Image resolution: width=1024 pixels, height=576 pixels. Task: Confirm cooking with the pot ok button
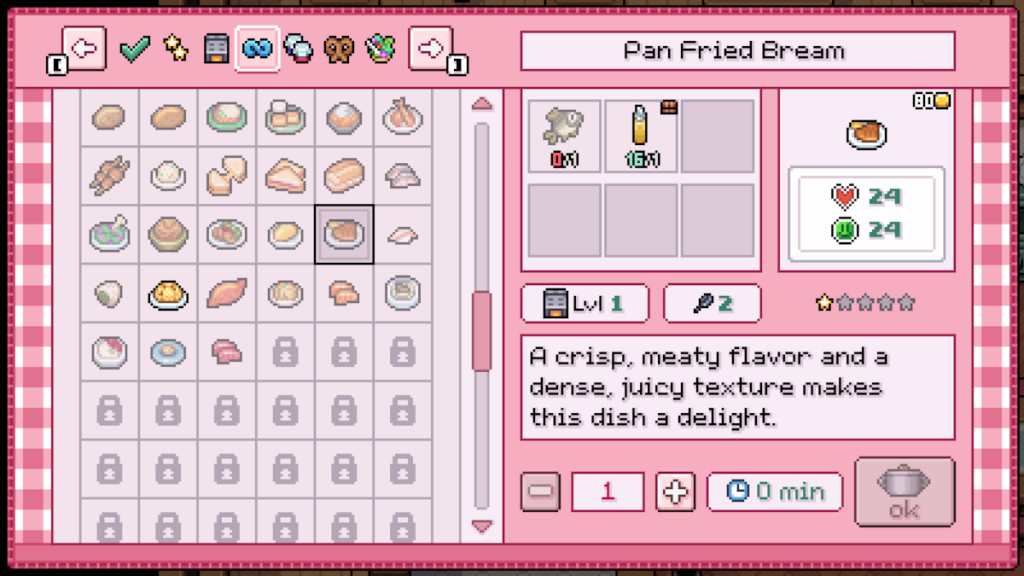(904, 492)
